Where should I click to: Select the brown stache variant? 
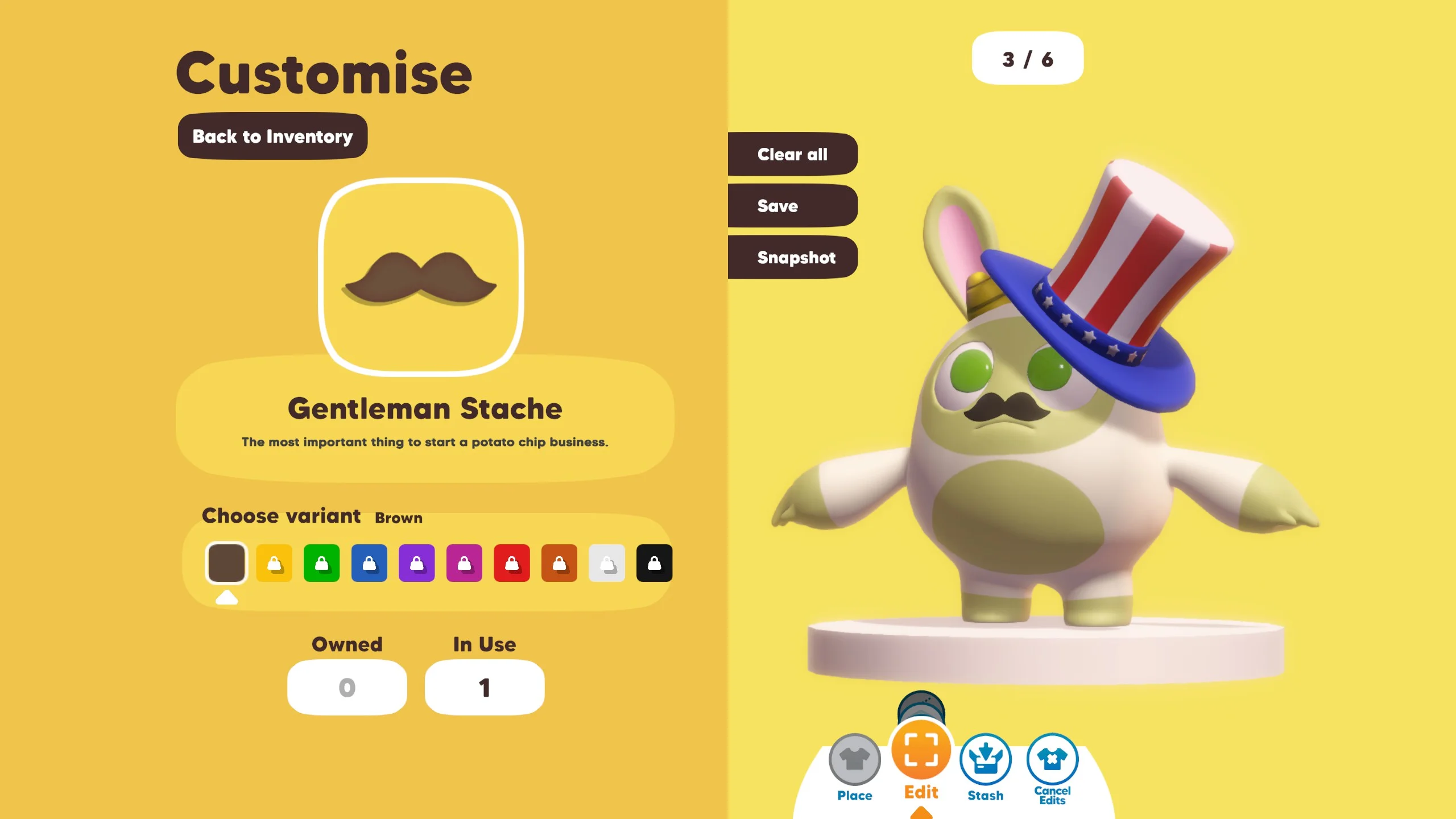pyautogui.click(x=226, y=563)
